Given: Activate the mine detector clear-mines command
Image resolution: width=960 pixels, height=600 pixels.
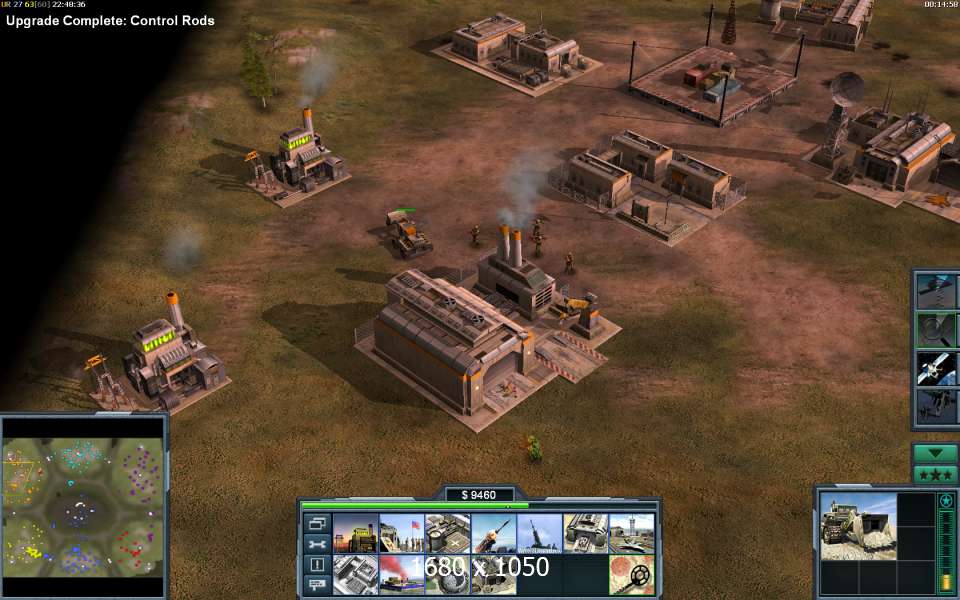Looking at the screenshot, I should click(631, 575).
